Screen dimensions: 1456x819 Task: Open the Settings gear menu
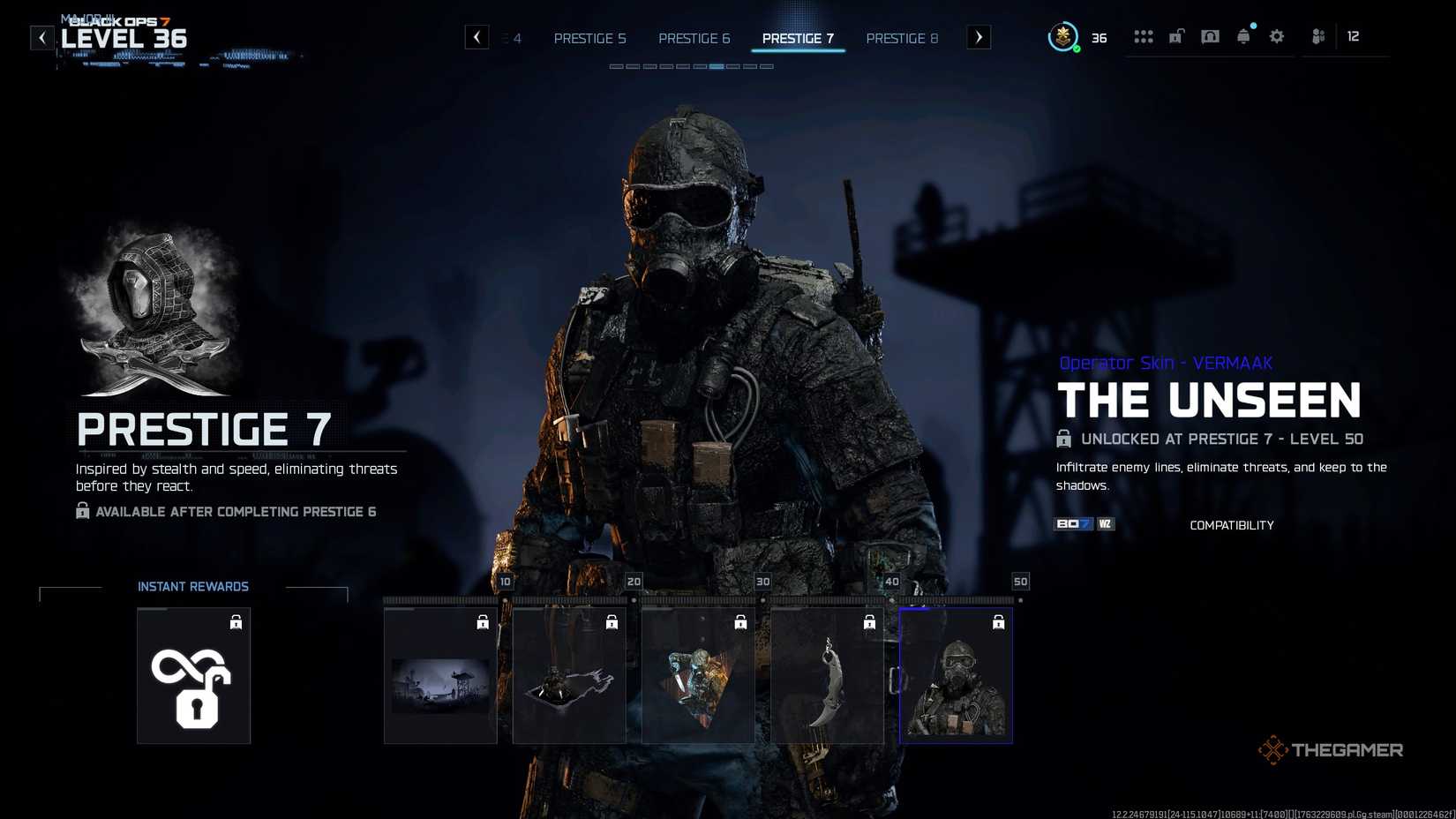(x=1276, y=36)
